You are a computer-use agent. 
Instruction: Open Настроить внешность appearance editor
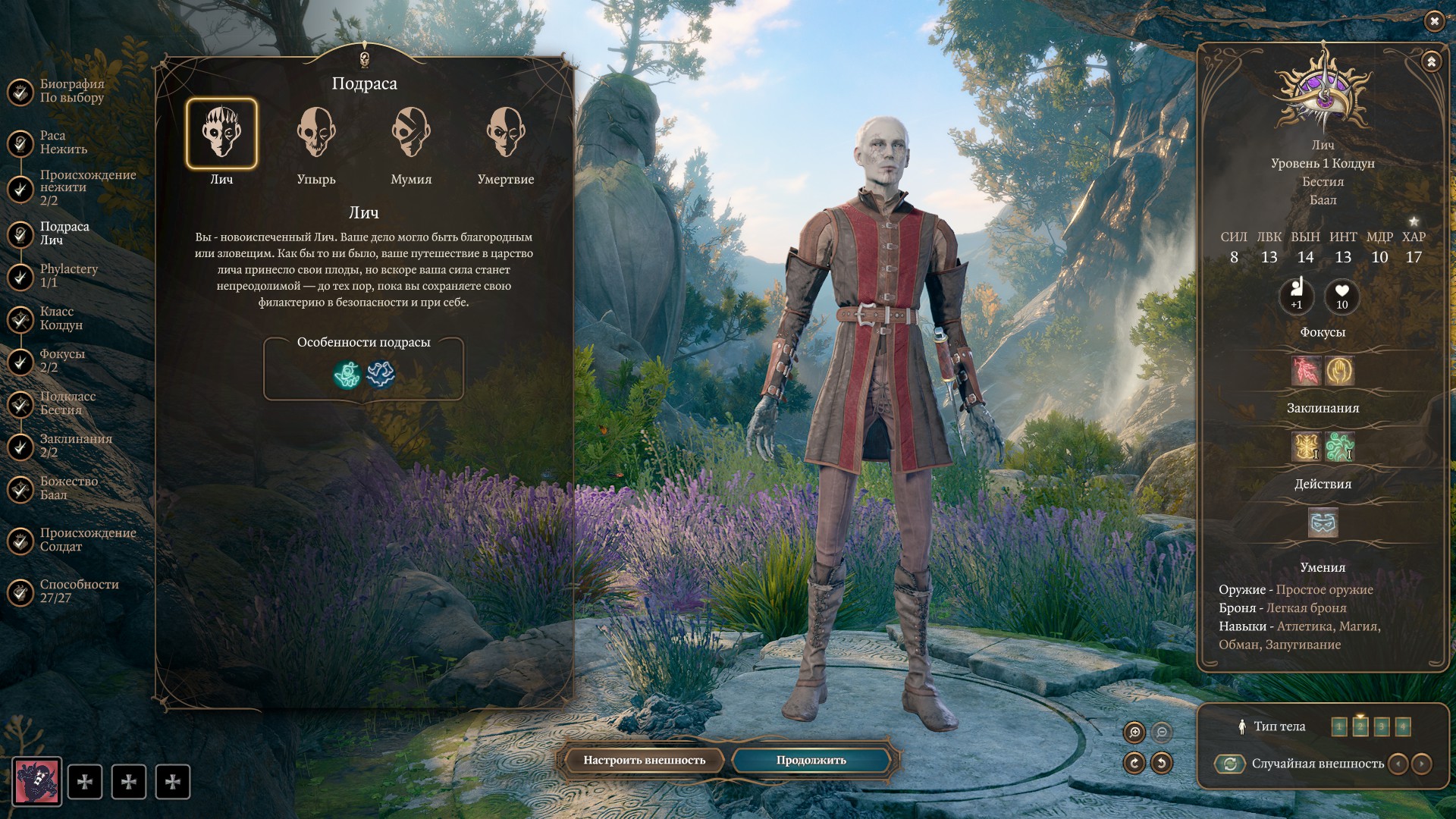(644, 761)
